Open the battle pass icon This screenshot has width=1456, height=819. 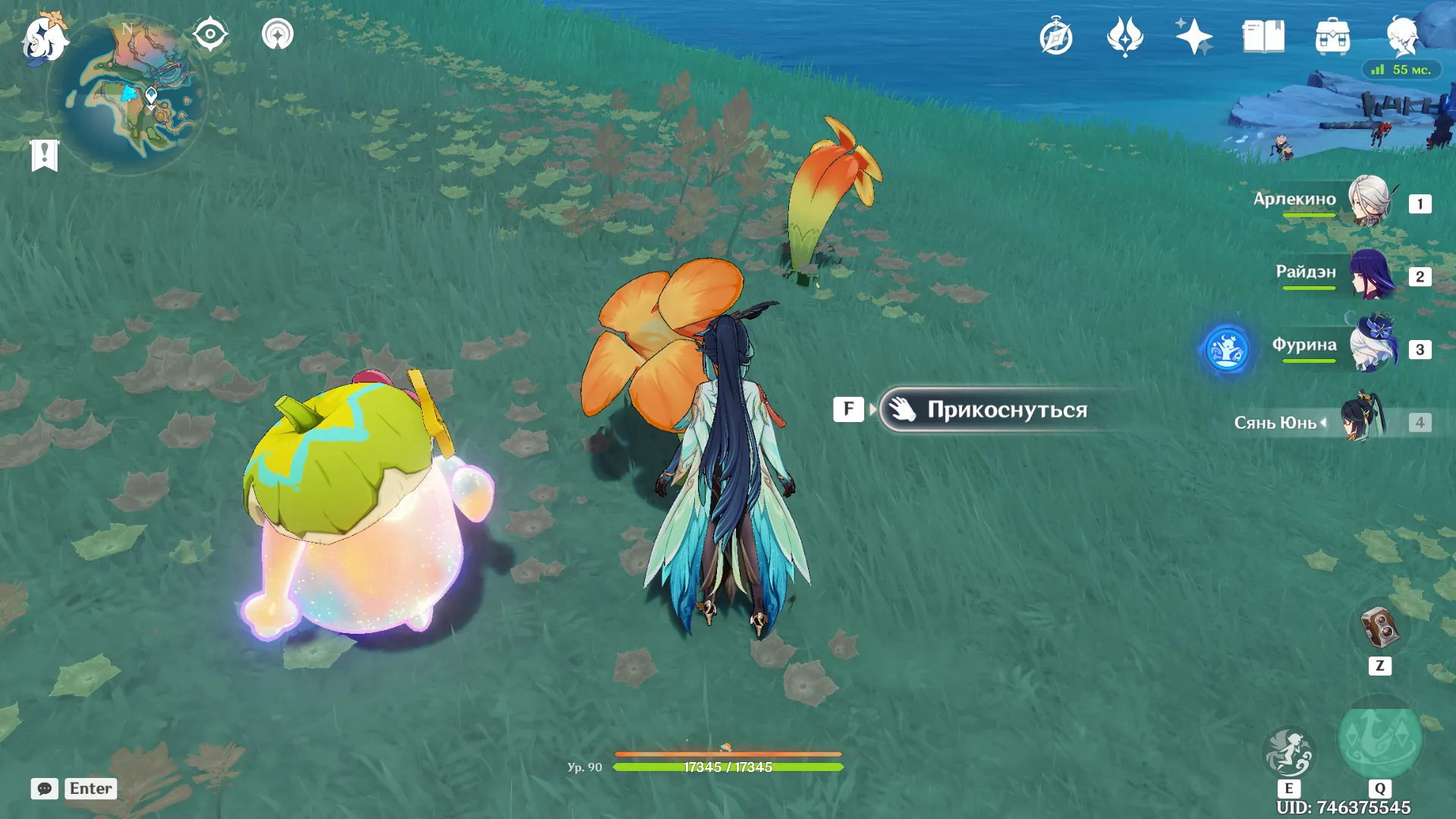pos(1124,36)
